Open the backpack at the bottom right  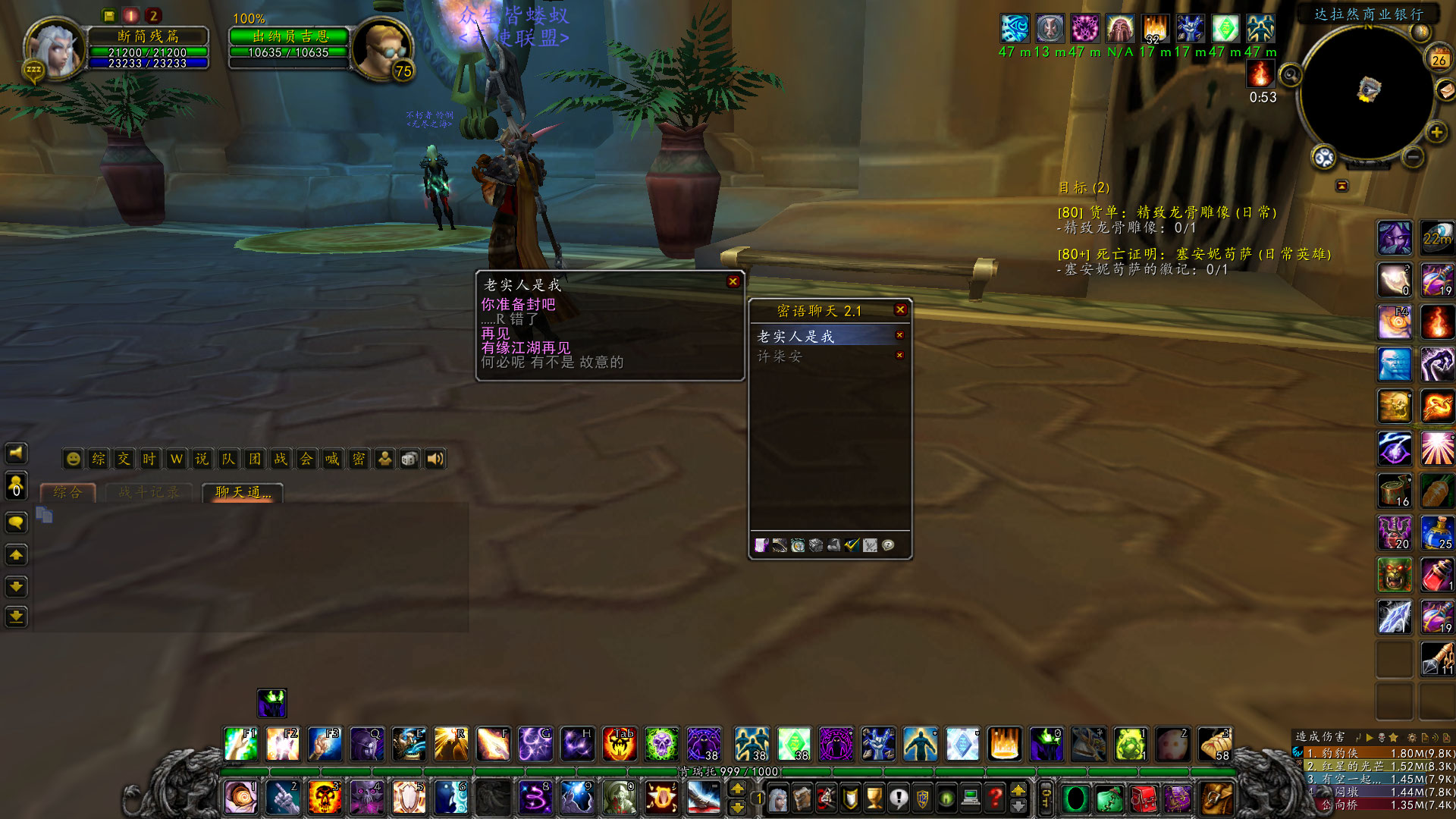(1219, 799)
